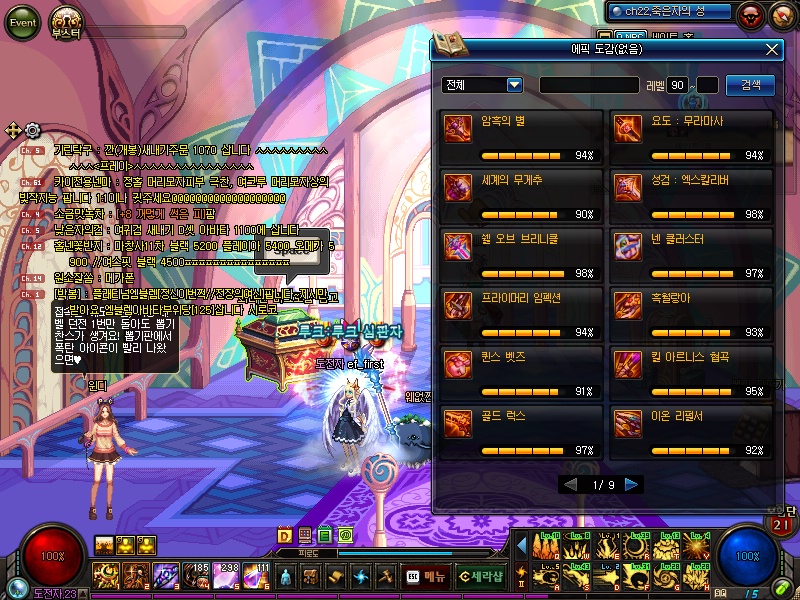
Task: Click the 검색 search button
Action: click(x=750, y=85)
